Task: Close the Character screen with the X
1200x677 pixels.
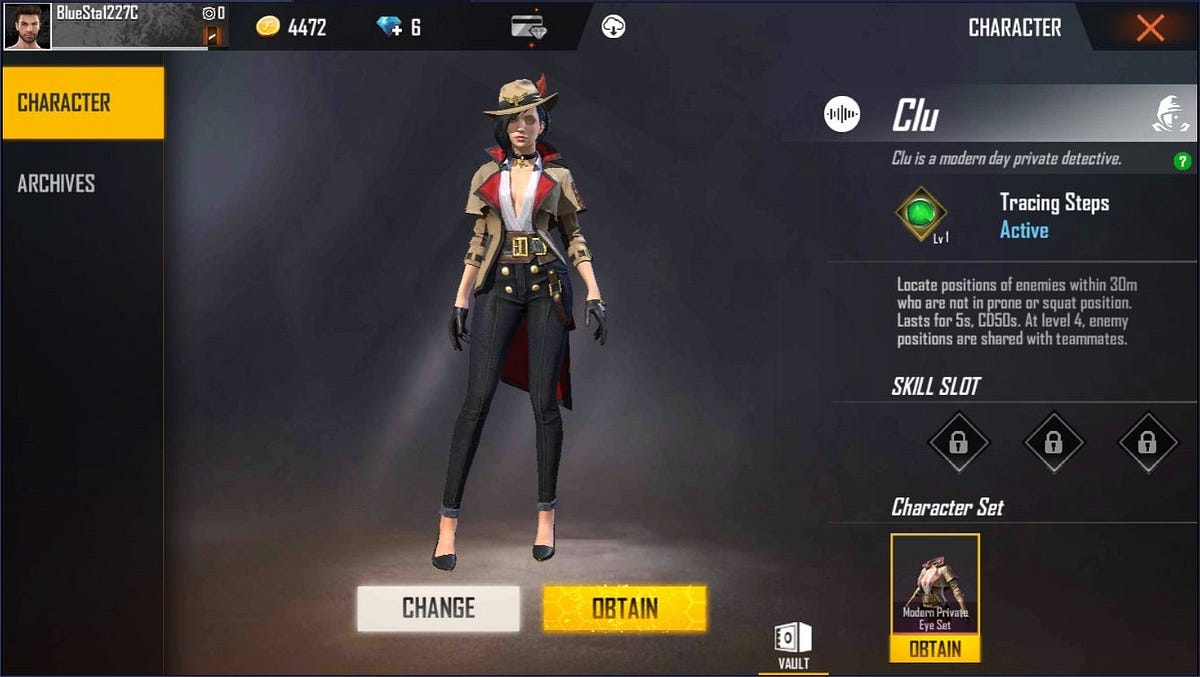Action: (1150, 28)
